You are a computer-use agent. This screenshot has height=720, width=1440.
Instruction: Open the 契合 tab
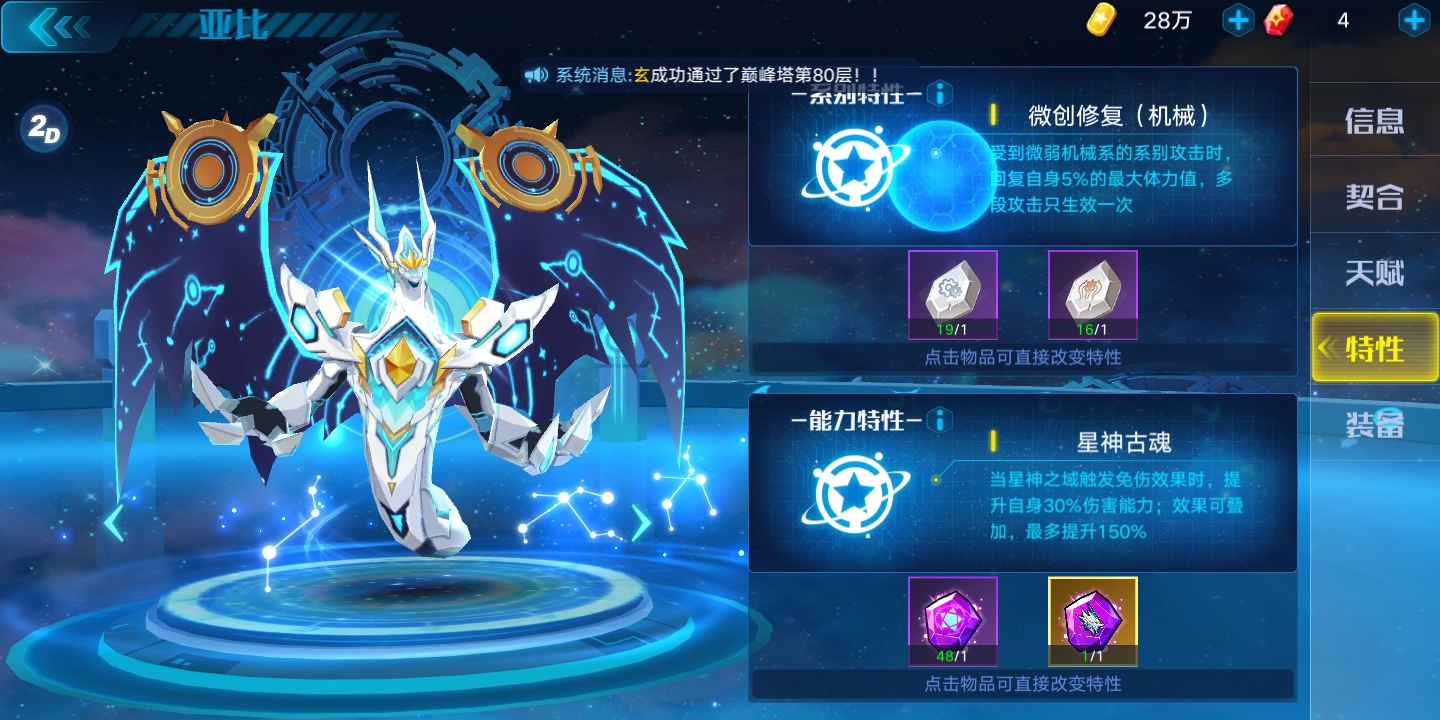pos(1376,195)
